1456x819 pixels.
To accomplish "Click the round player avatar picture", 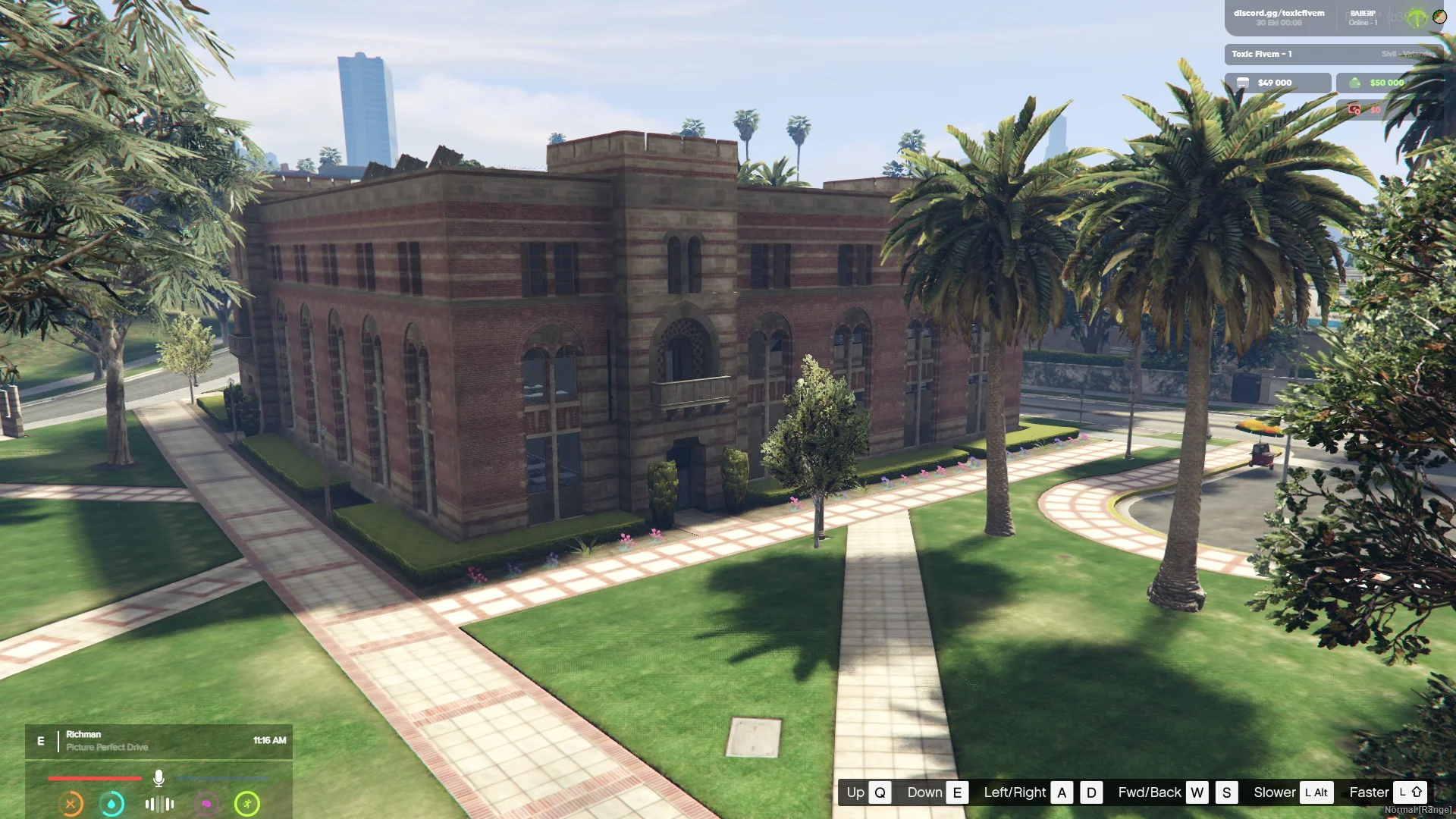I will (1439, 17).
